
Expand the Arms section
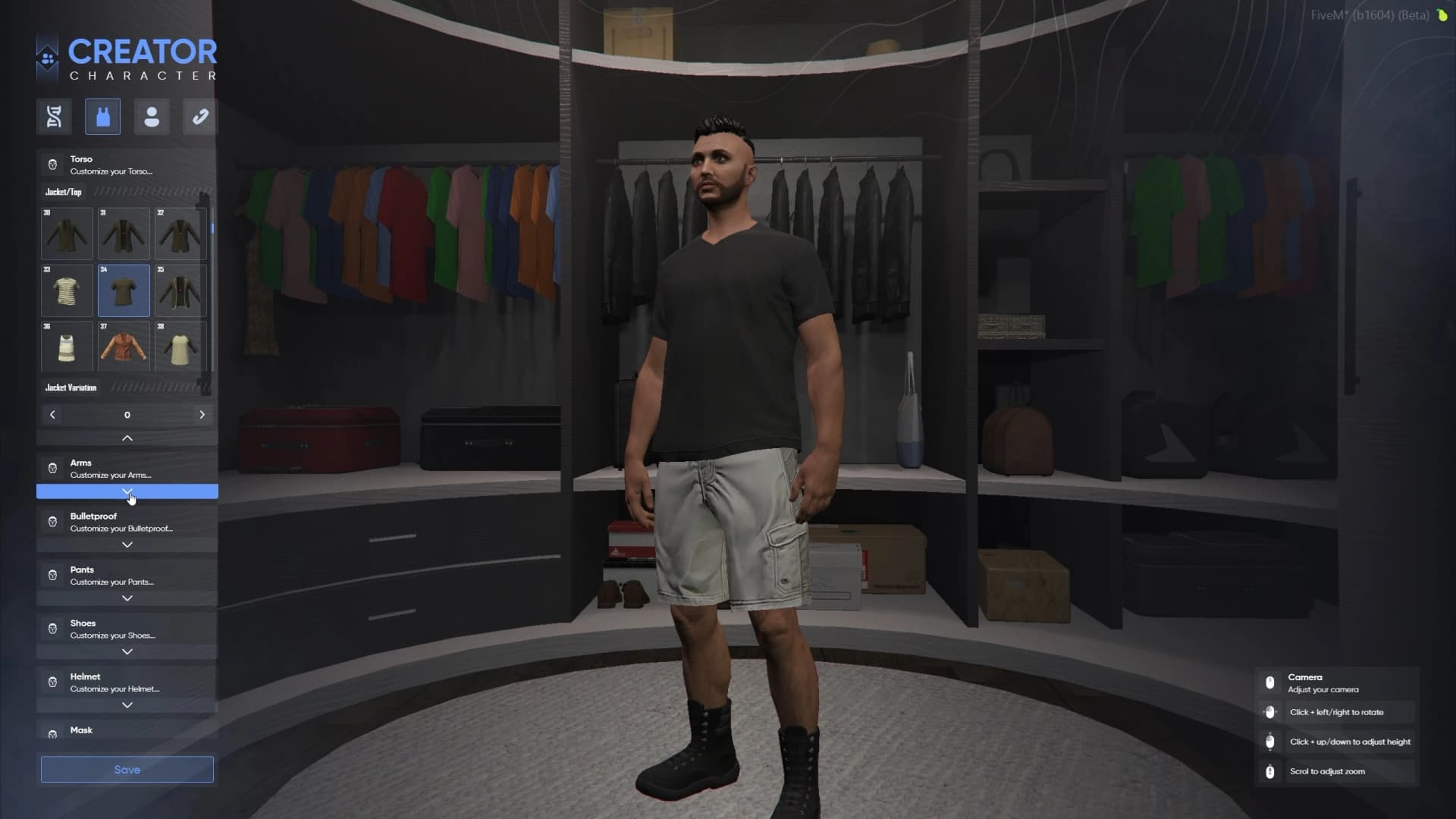pos(127,492)
